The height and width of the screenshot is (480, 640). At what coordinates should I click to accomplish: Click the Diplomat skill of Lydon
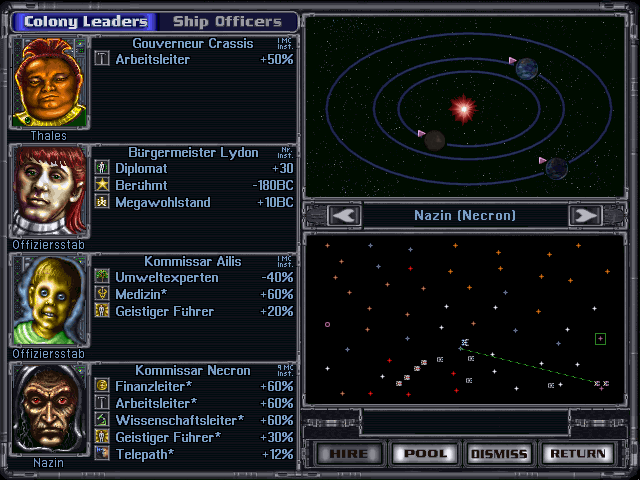coord(141,168)
